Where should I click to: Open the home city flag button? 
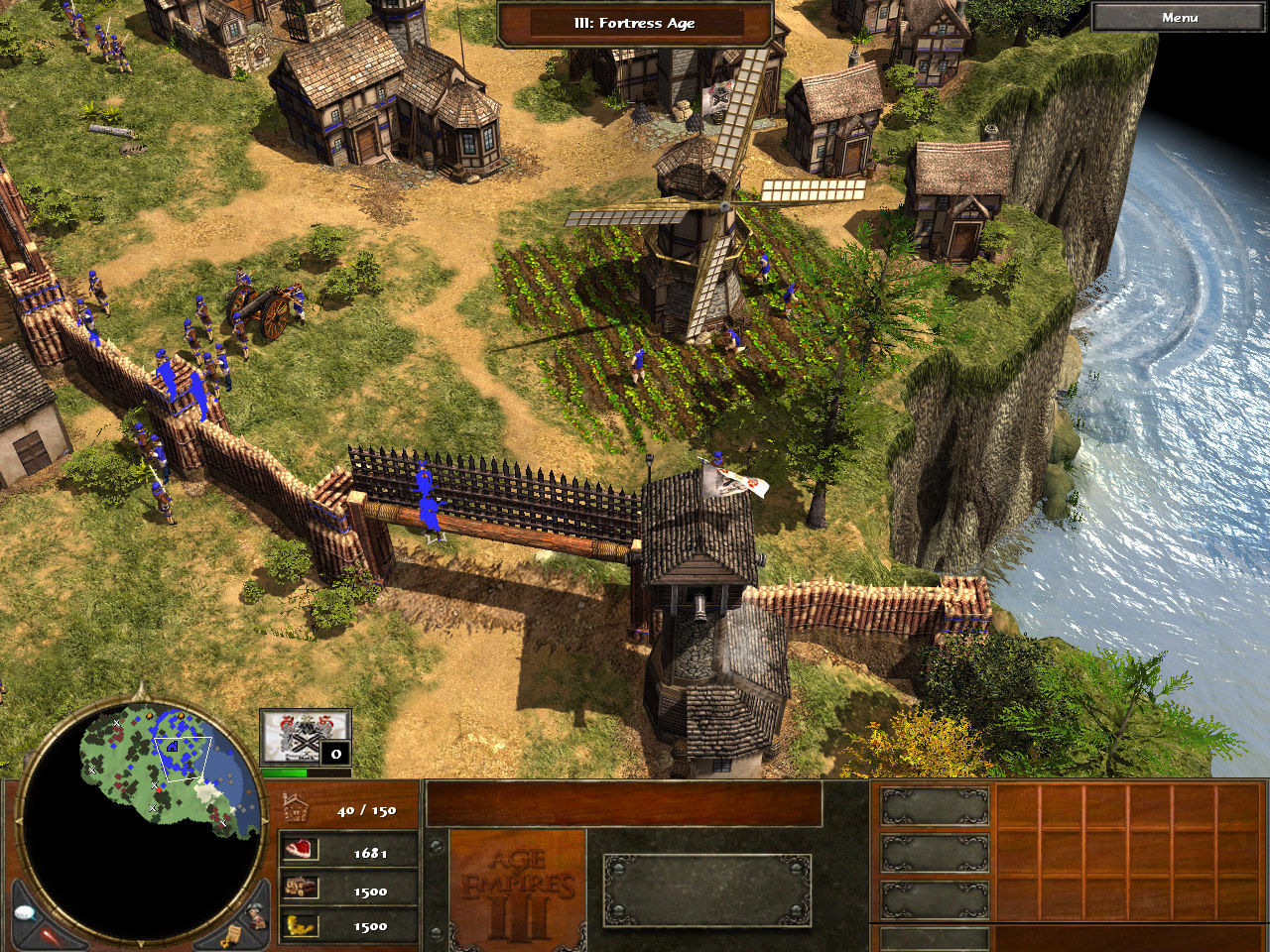tap(305, 736)
